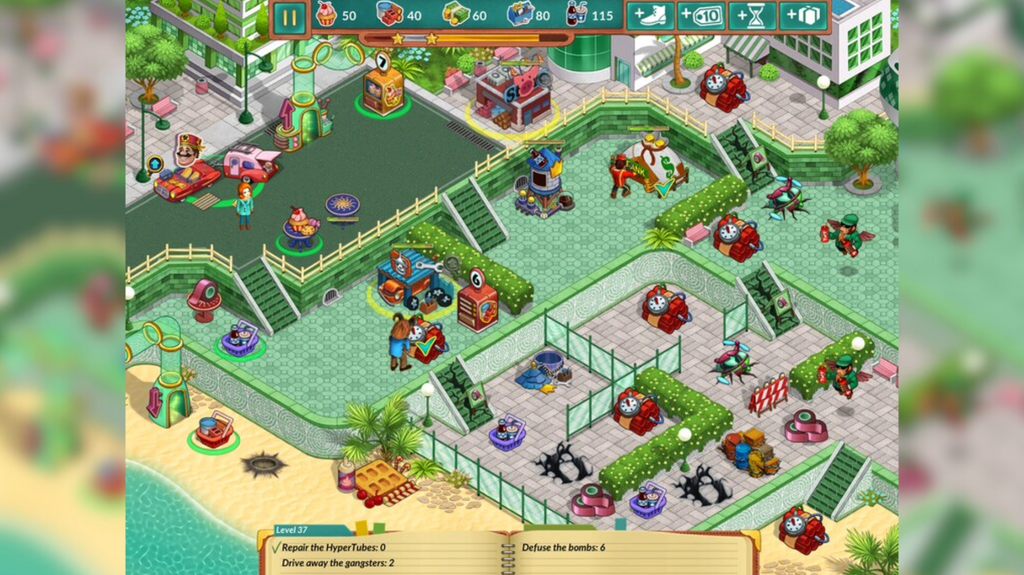Pause the game with the pause button
1024x575 pixels.
pos(288,17)
